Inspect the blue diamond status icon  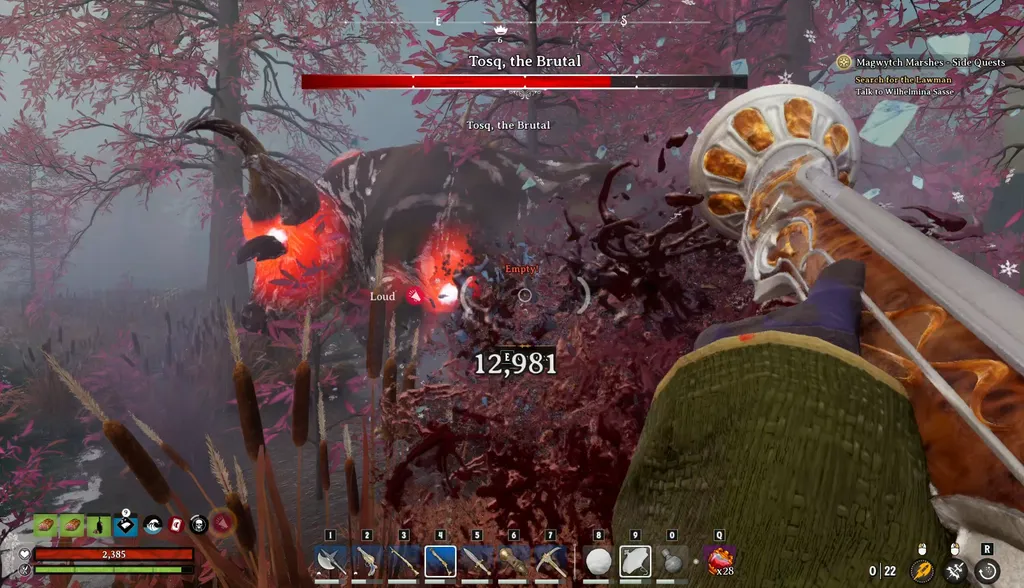click(x=125, y=524)
